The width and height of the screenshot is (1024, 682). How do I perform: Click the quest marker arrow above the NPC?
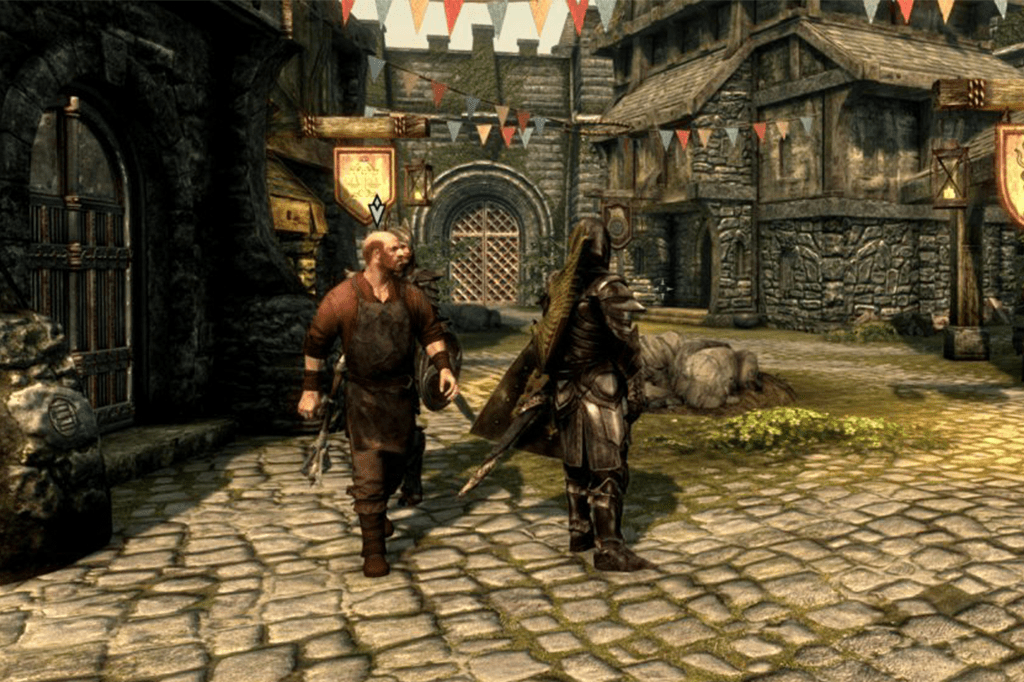pyautogui.click(x=377, y=210)
